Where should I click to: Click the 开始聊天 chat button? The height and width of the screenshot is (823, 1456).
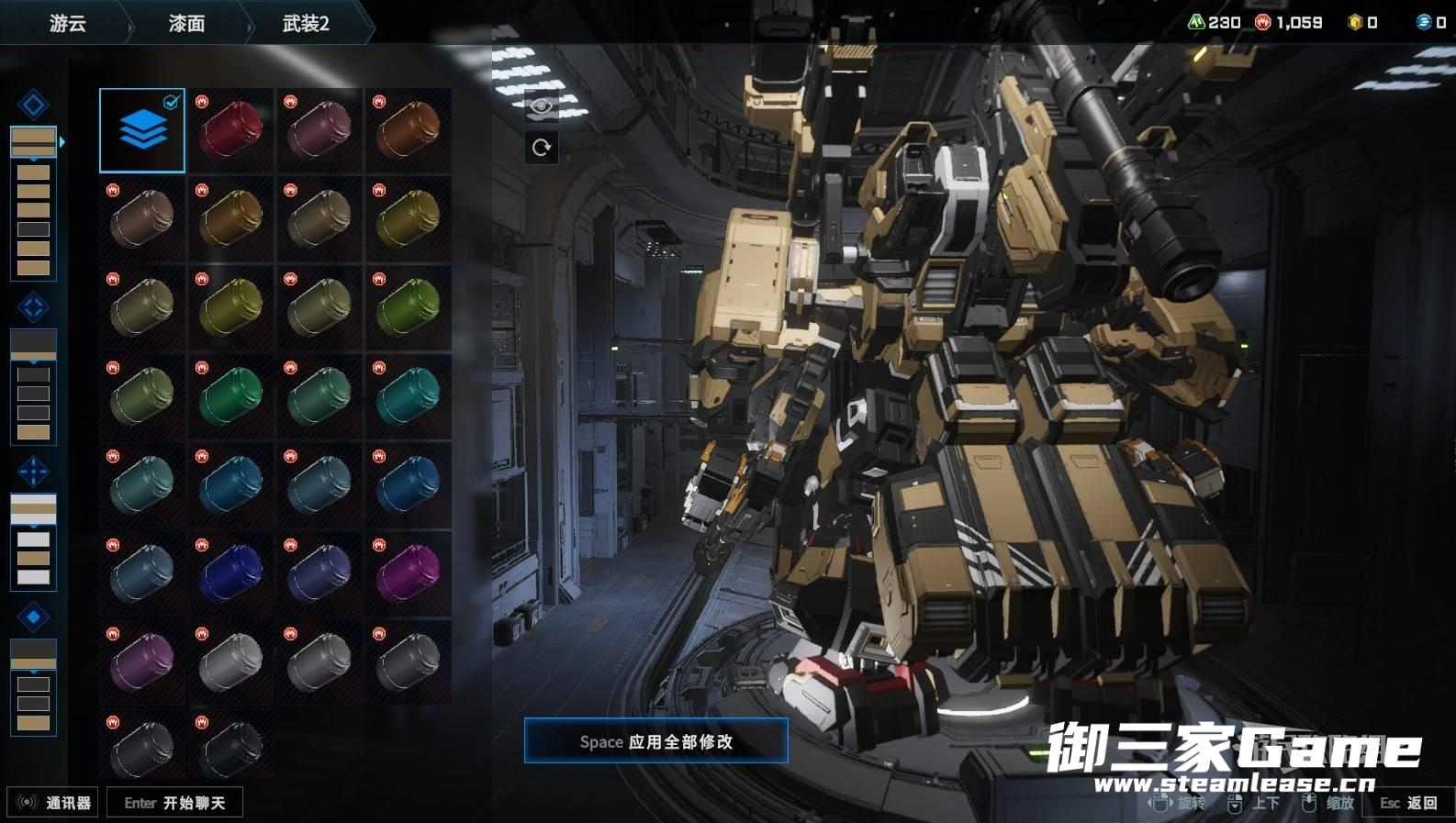tap(174, 803)
